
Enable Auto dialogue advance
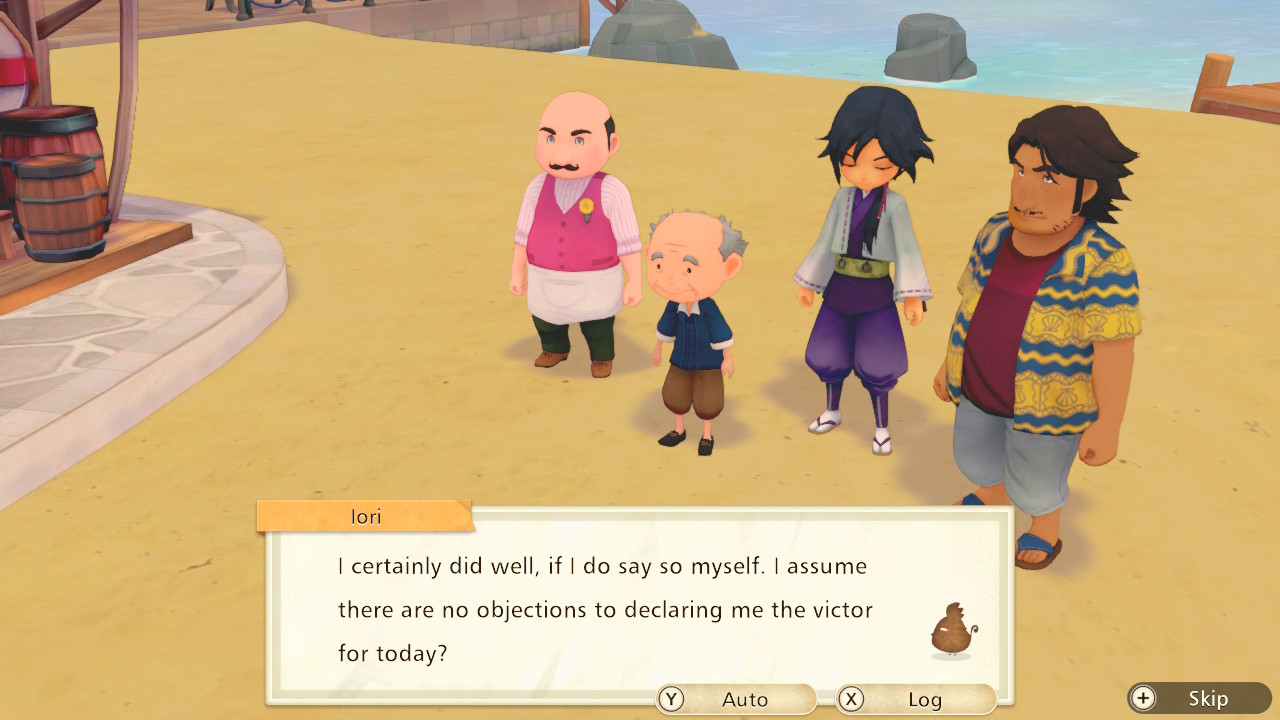click(736, 699)
